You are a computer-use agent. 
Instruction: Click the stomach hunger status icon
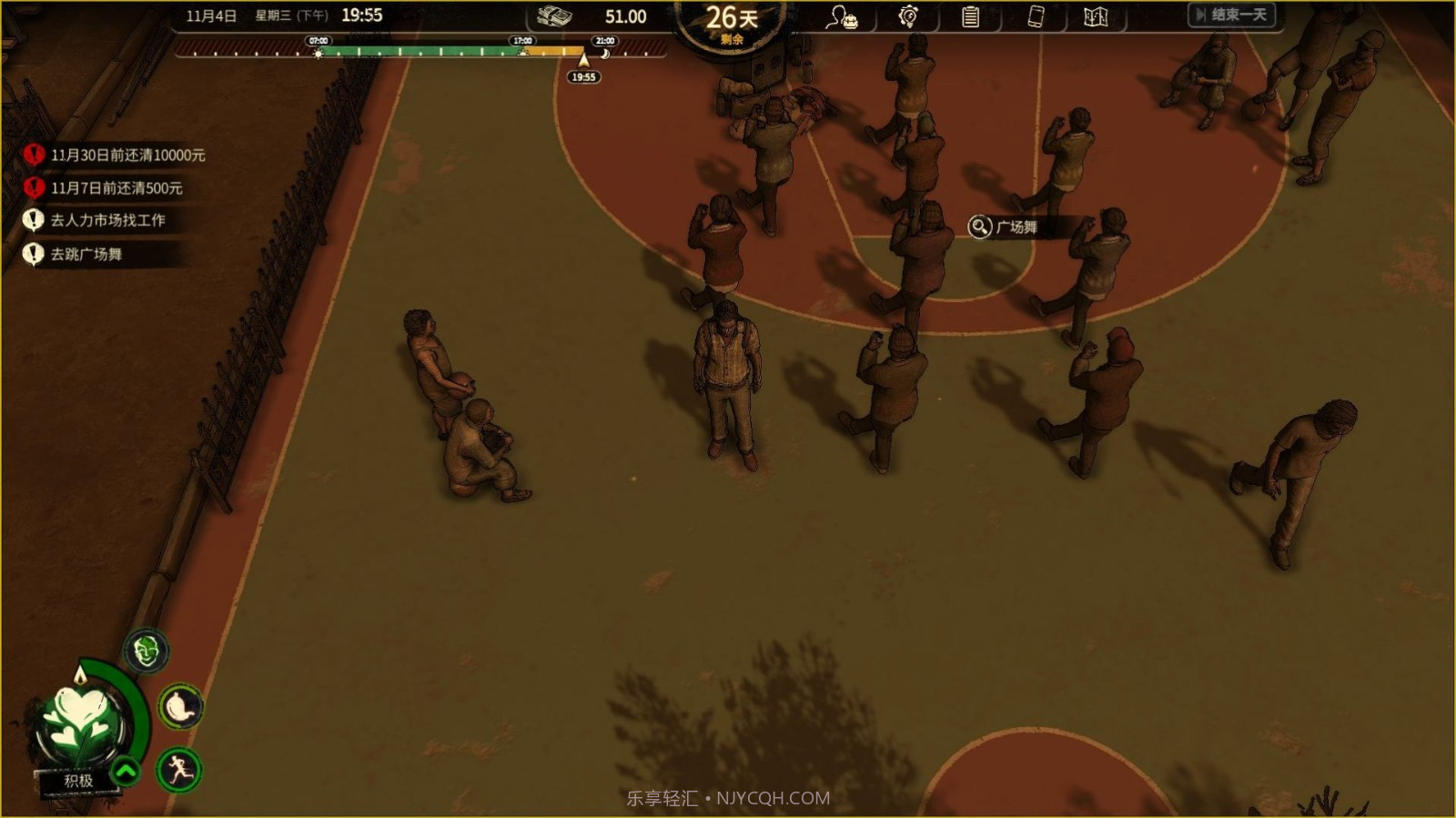pos(180,707)
